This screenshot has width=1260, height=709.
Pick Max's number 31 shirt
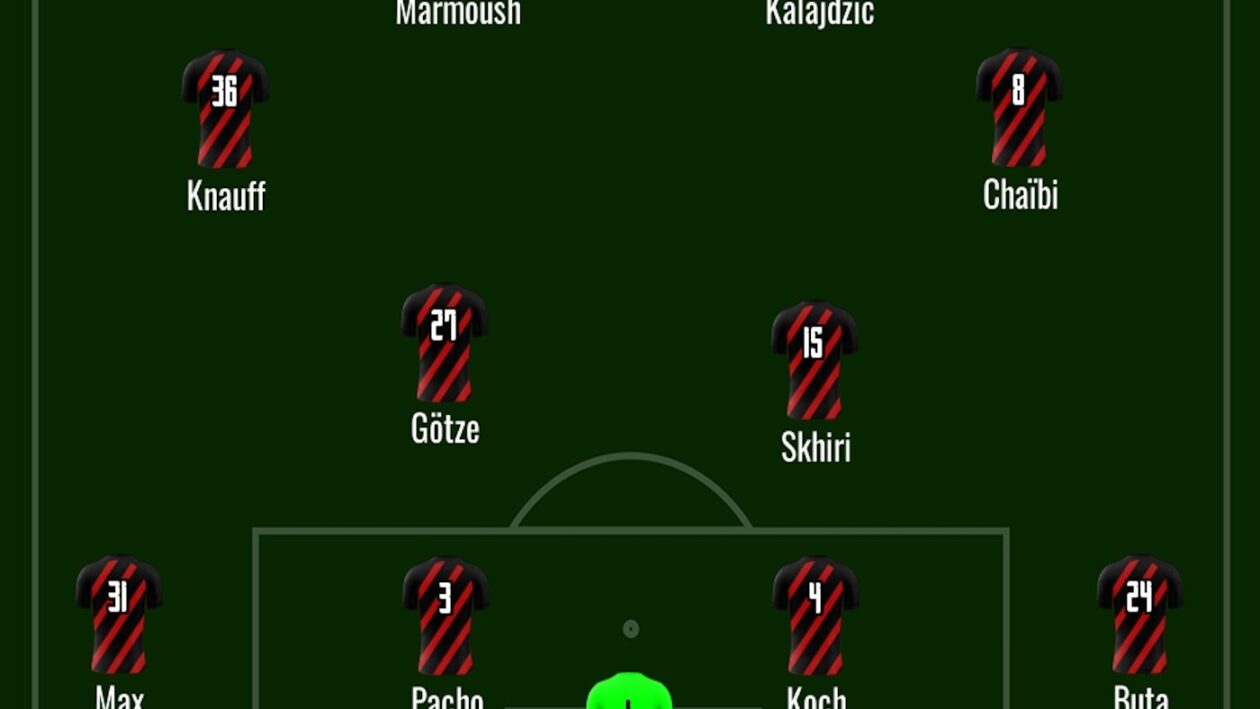[119, 614]
